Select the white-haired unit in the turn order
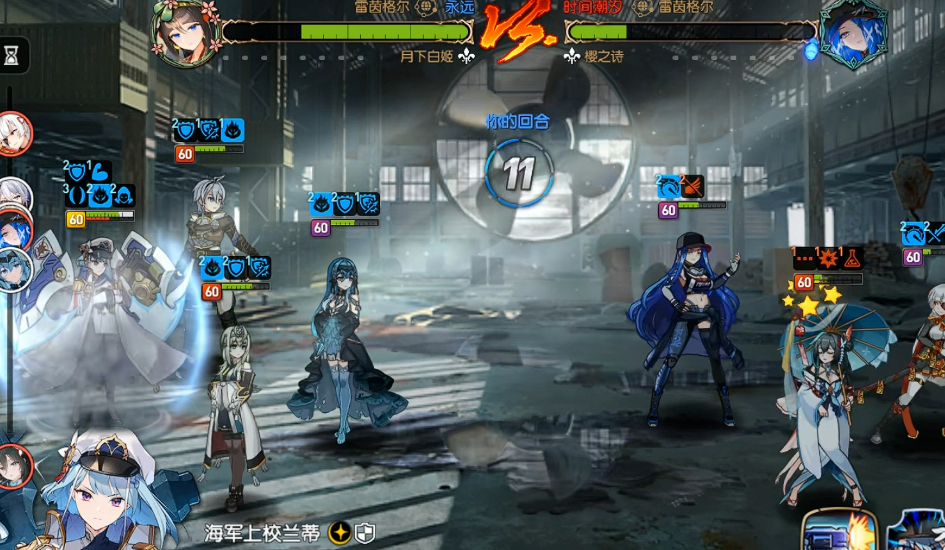The height and width of the screenshot is (550, 945). pyautogui.click(x=14, y=133)
